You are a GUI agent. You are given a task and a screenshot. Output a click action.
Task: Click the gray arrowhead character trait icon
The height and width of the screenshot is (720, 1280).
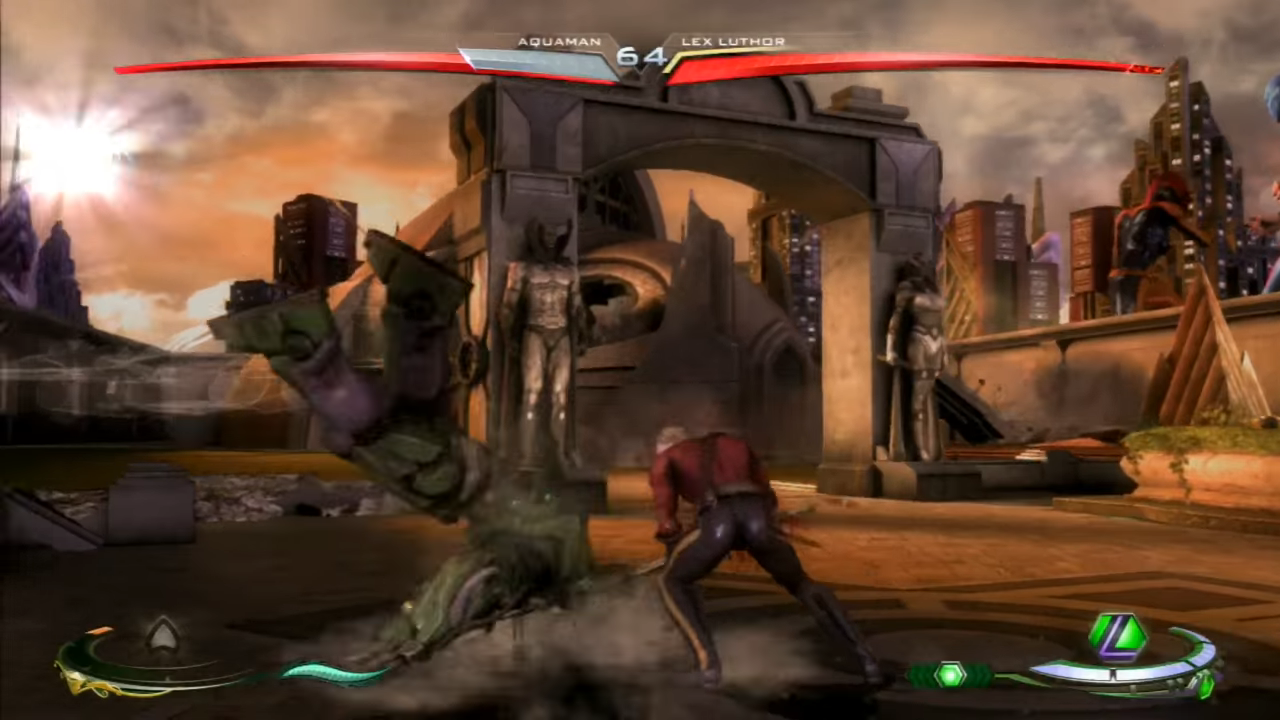click(163, 634)
